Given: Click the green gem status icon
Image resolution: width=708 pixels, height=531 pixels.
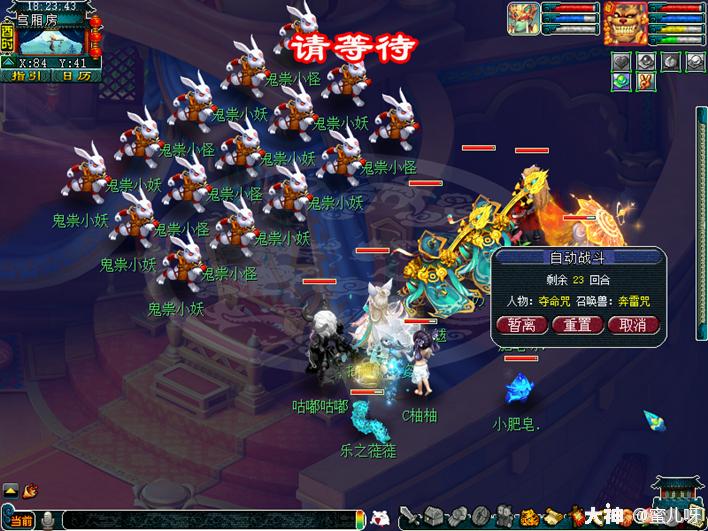Looking at the screenshot, I should point(621,82).
